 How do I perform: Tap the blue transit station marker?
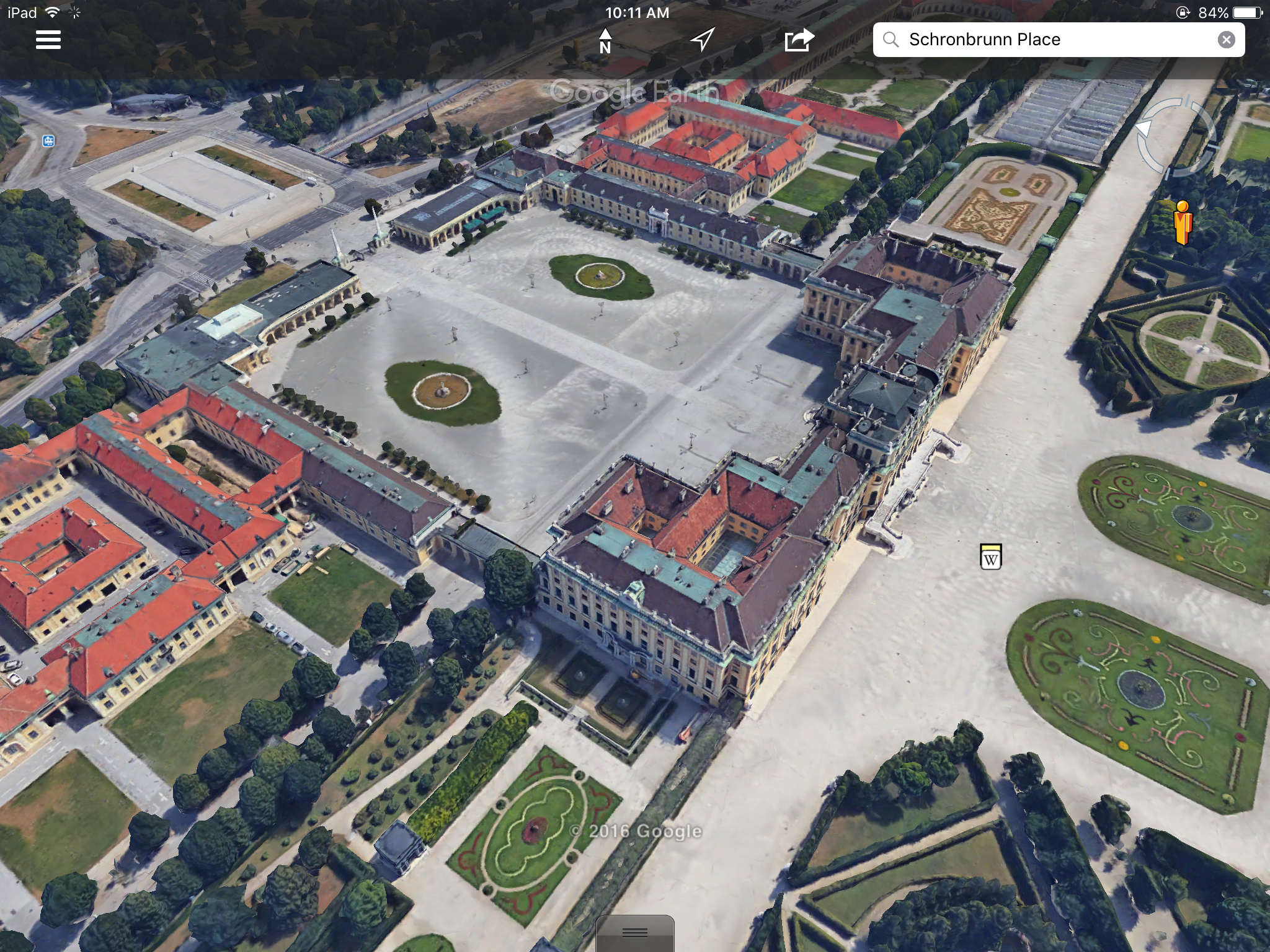pos(48,141)
